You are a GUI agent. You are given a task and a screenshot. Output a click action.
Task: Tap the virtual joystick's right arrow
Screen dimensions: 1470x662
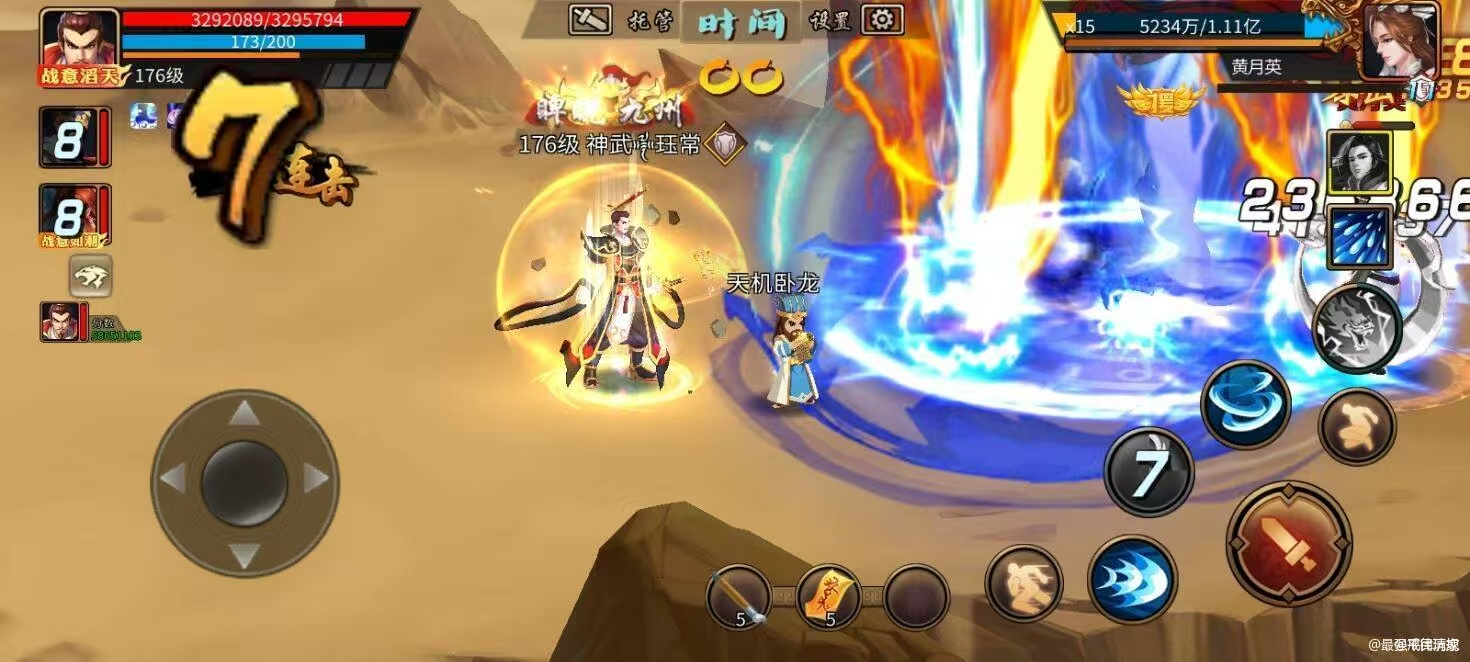click(x=317, y=481)
